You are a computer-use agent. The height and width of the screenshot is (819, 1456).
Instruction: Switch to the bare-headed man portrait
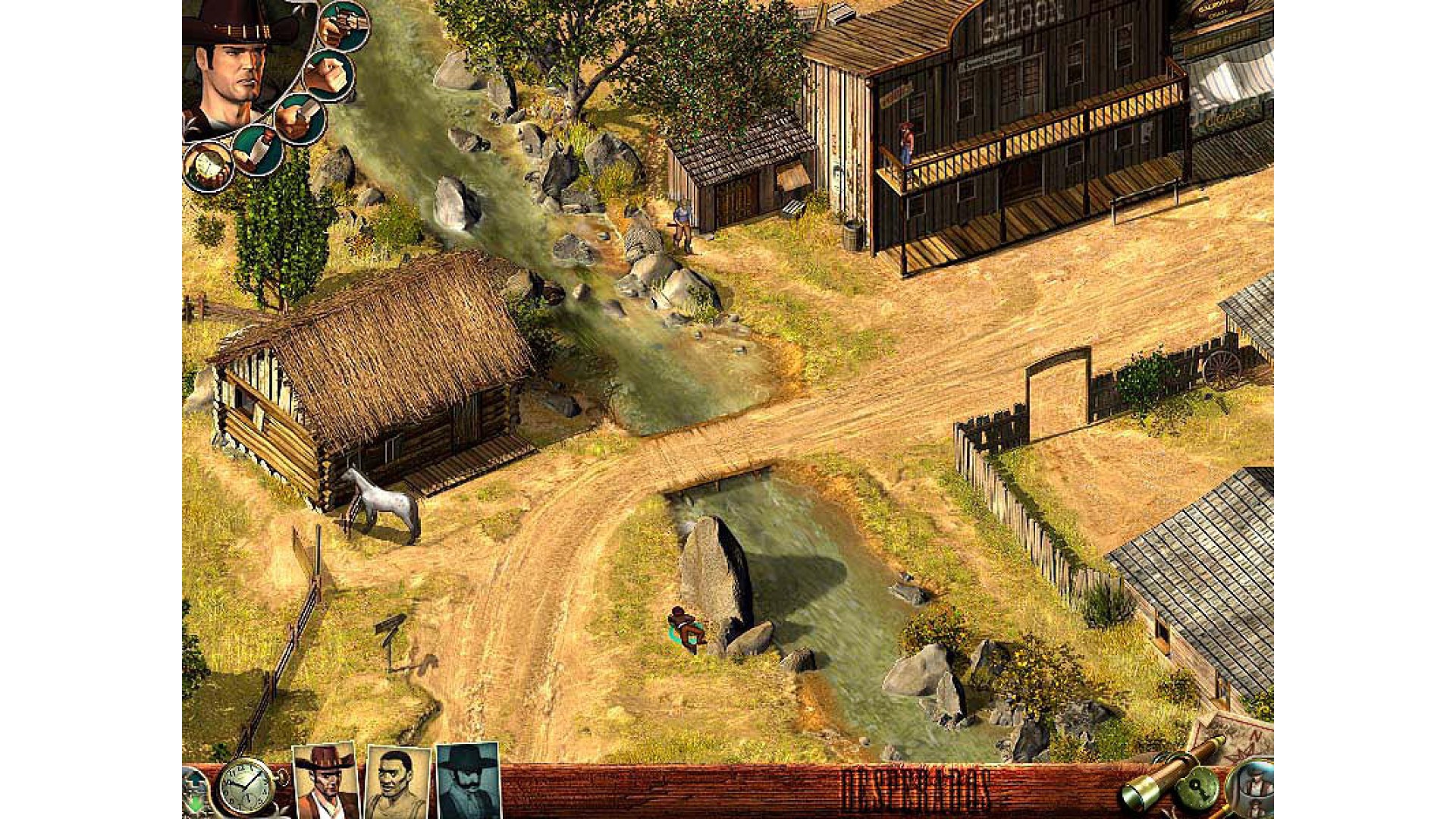[397, 783]
